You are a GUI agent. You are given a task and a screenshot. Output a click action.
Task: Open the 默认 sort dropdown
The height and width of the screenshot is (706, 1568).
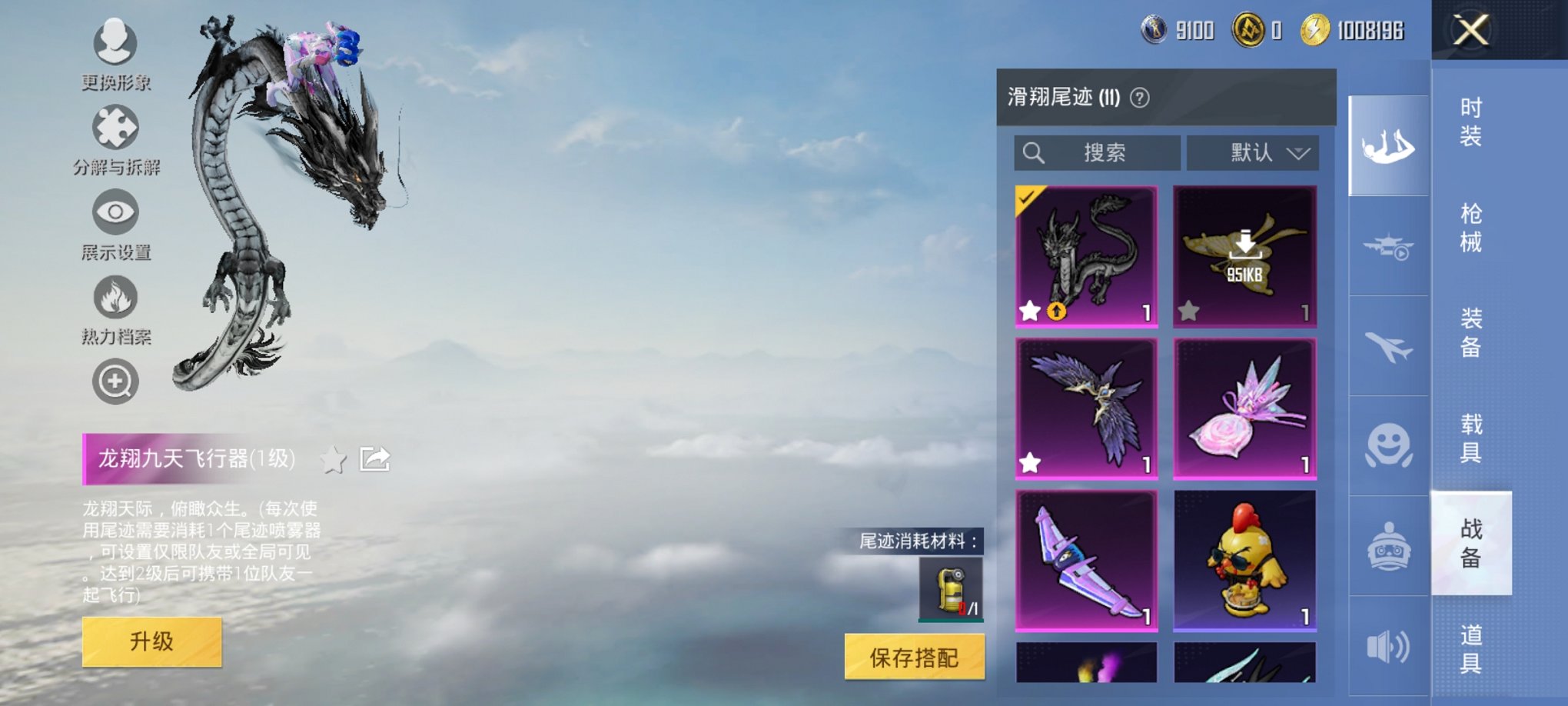(1253, 153)
